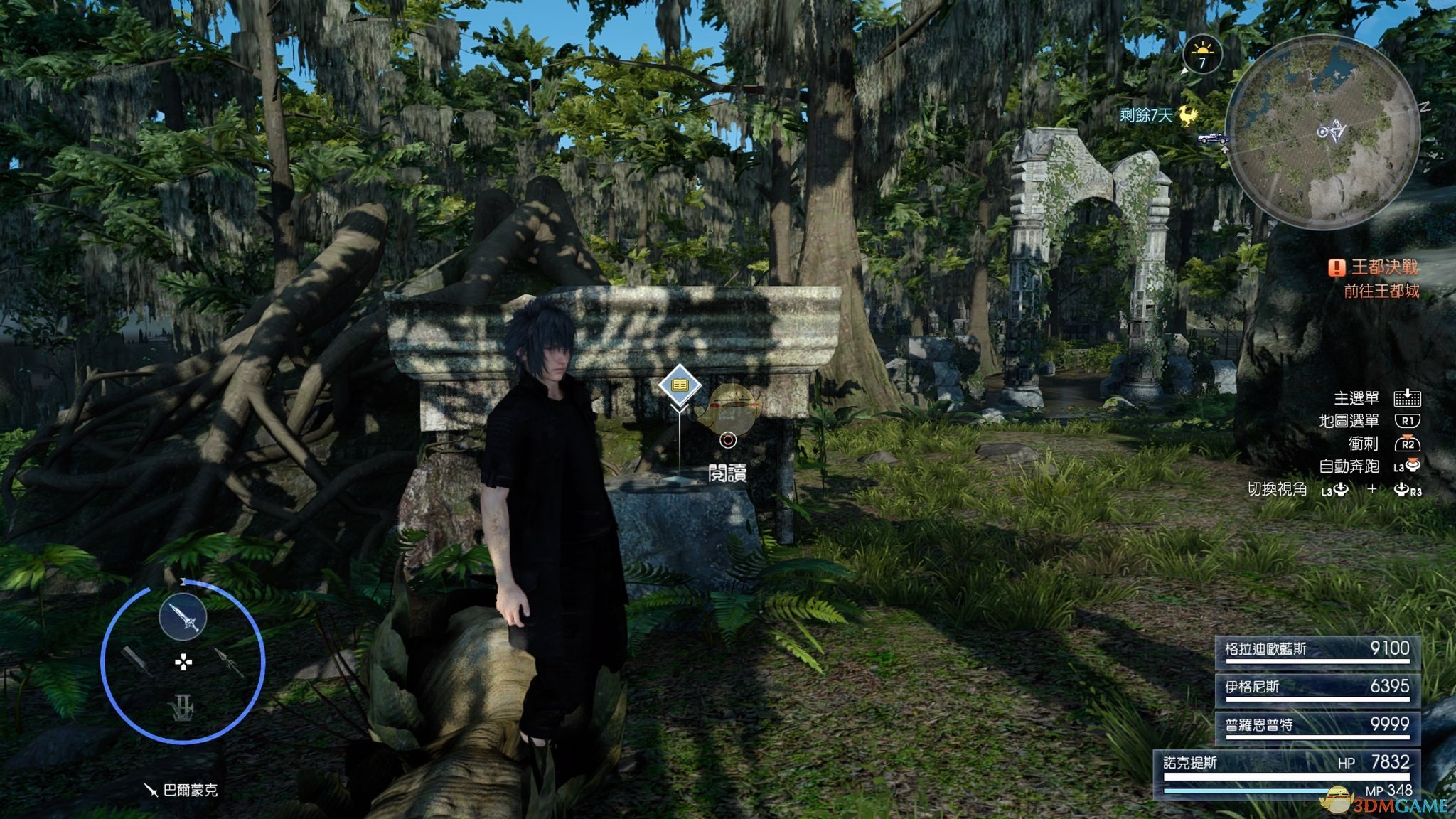Select party member 伊格尼斯

[1317, 688]
